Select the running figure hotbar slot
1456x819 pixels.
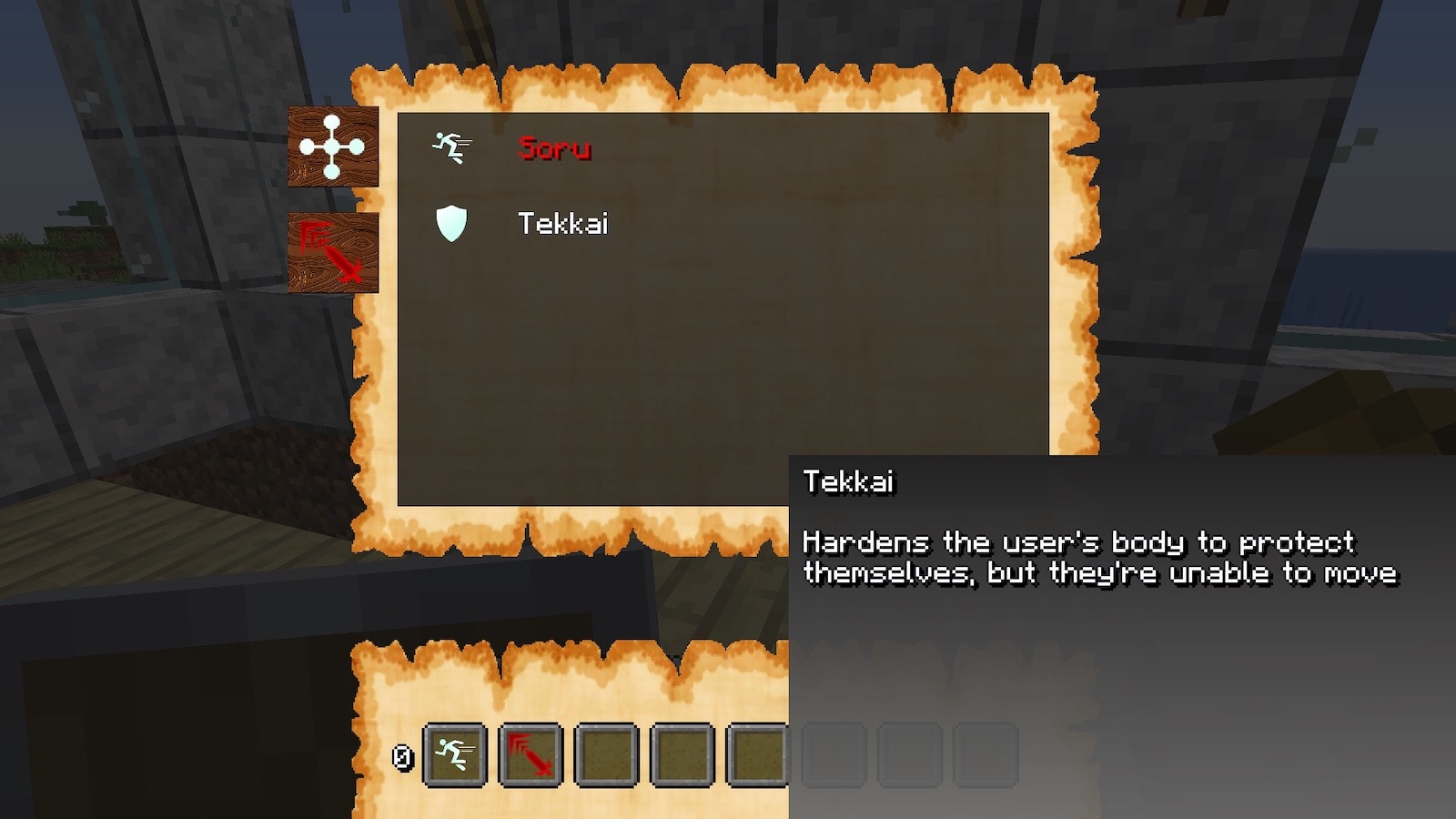click(x=454, y=754)
